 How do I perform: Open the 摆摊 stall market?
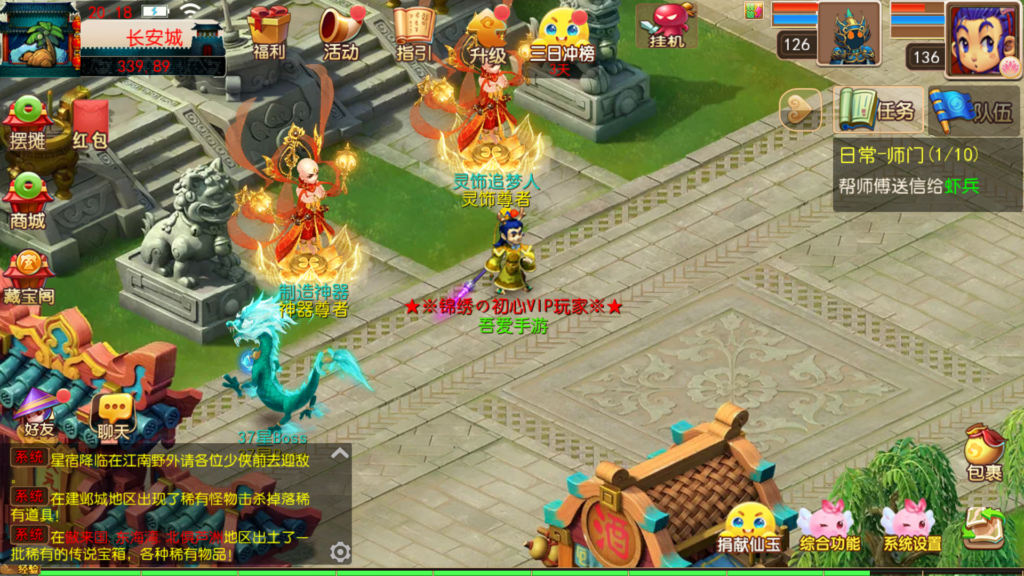(x=28, y=121)
